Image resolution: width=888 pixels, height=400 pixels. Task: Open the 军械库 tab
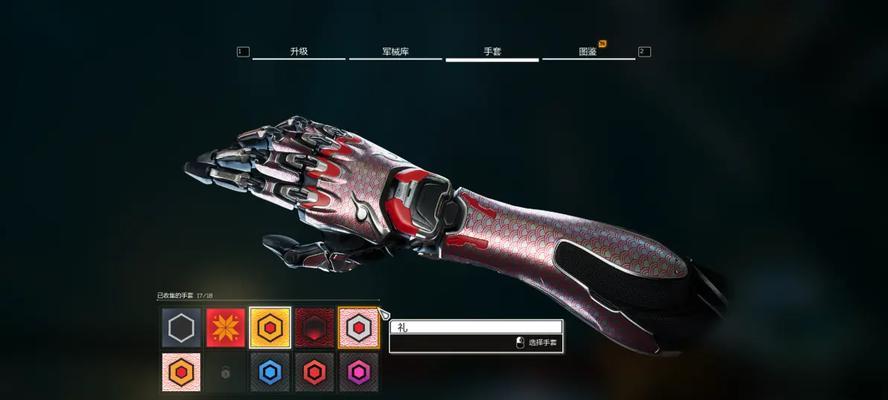pos(395,51)
